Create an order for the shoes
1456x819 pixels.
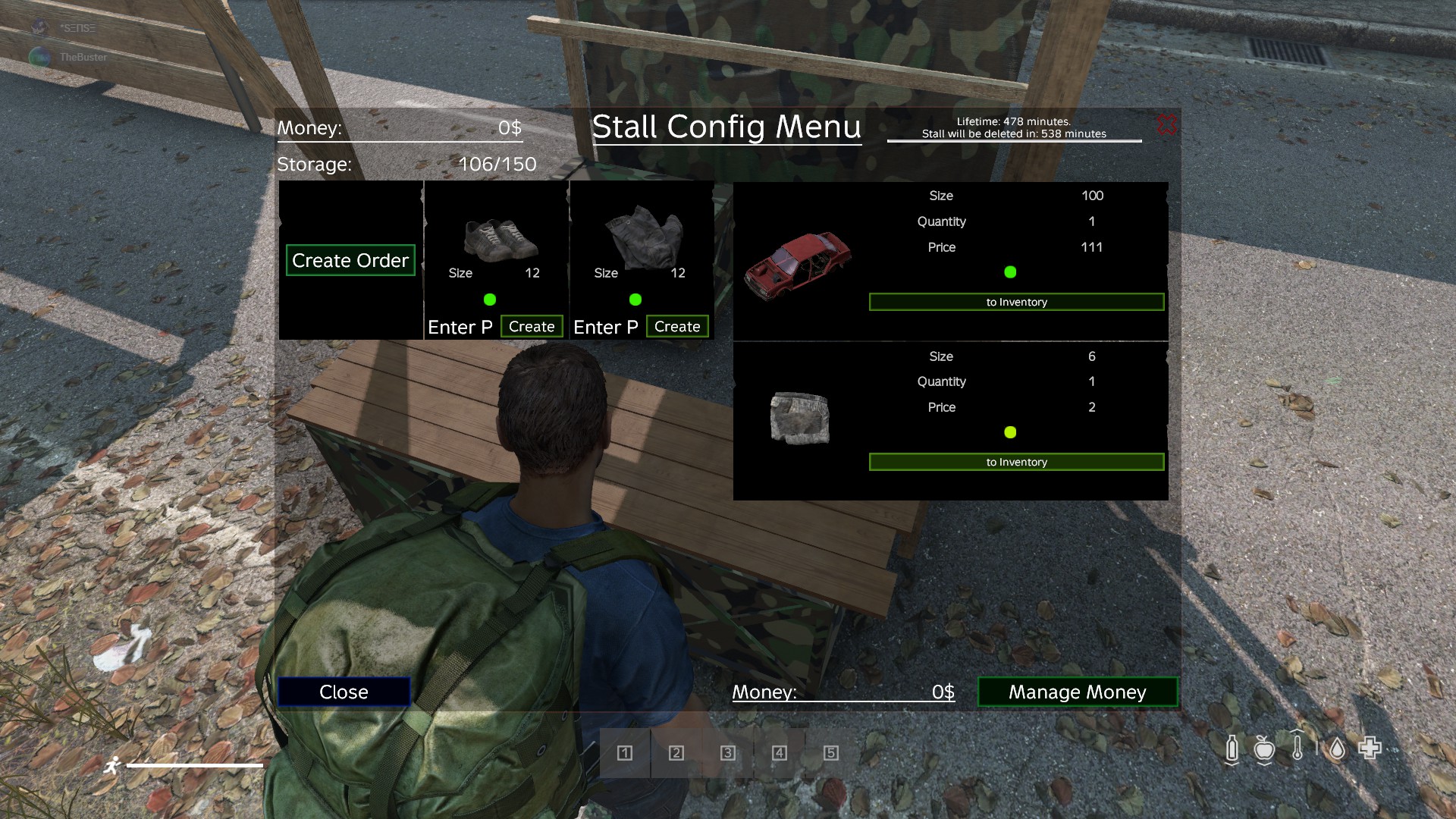[x=532, y=326]
